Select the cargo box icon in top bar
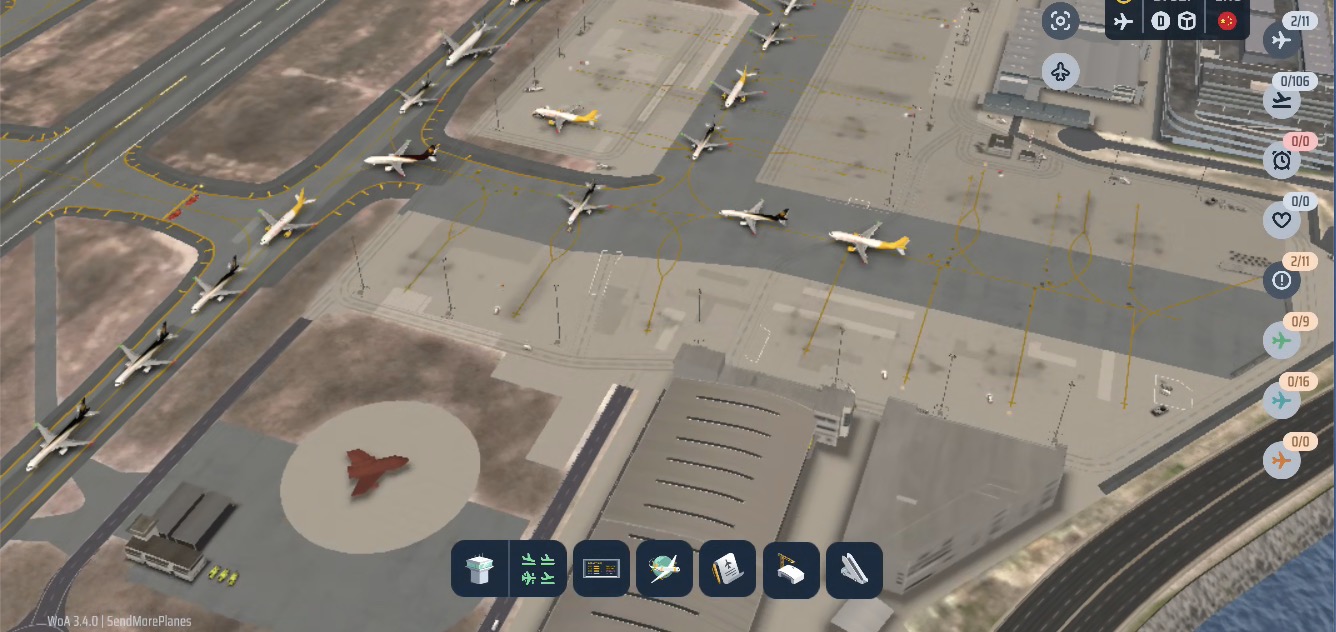This screenshot has height=632, width=1336. click(1187, 21)
